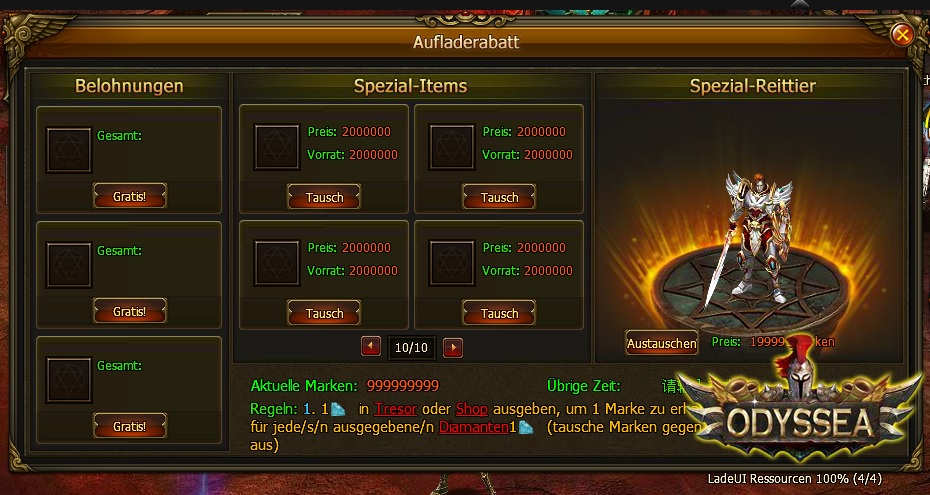The width and height of the screenshot is (930, 495).
Task: Open the Shop link in rules
Action: click(x=470, y=408)
